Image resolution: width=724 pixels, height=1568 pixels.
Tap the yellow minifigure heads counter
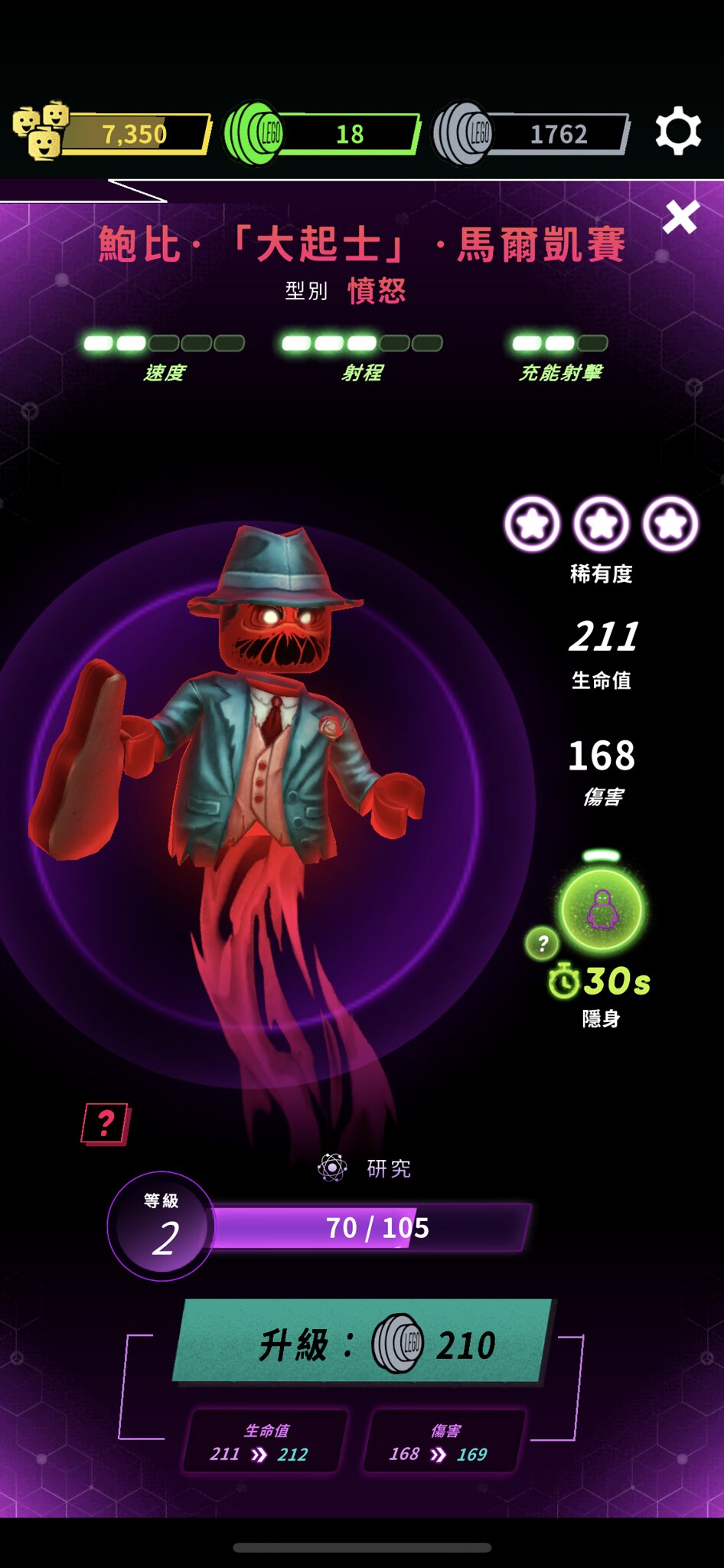112,133
